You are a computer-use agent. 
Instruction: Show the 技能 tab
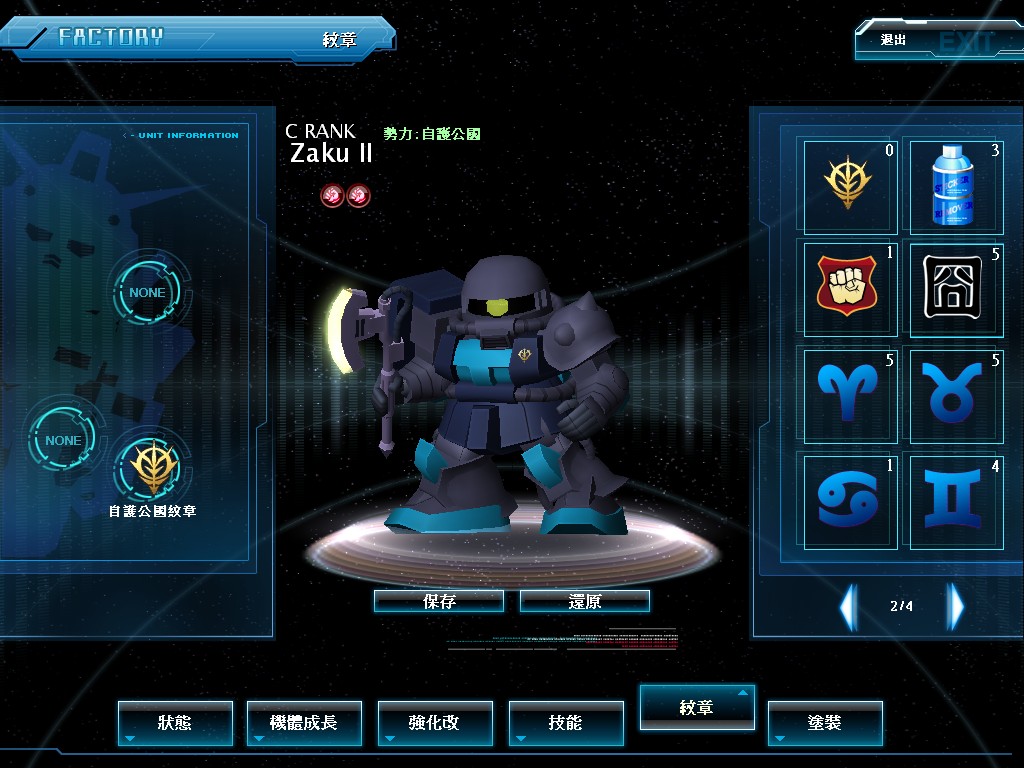click(x=566, y=722)
